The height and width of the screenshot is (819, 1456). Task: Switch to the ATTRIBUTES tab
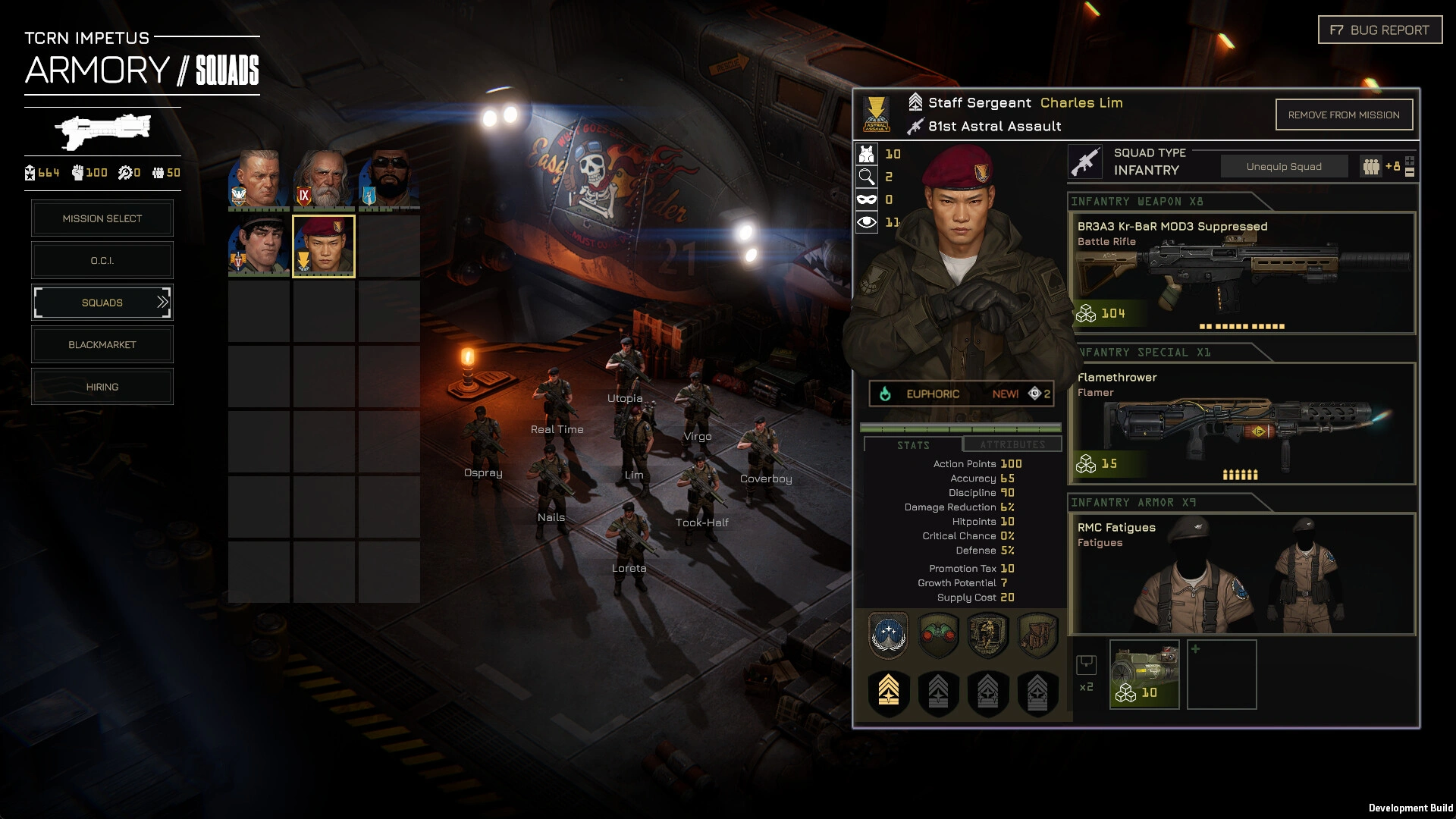point(1012,445)
